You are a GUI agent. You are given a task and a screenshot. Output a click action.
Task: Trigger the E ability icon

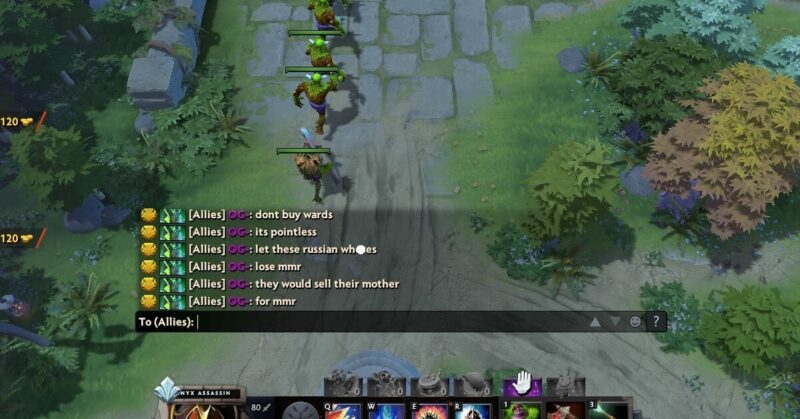click(430, 410)
